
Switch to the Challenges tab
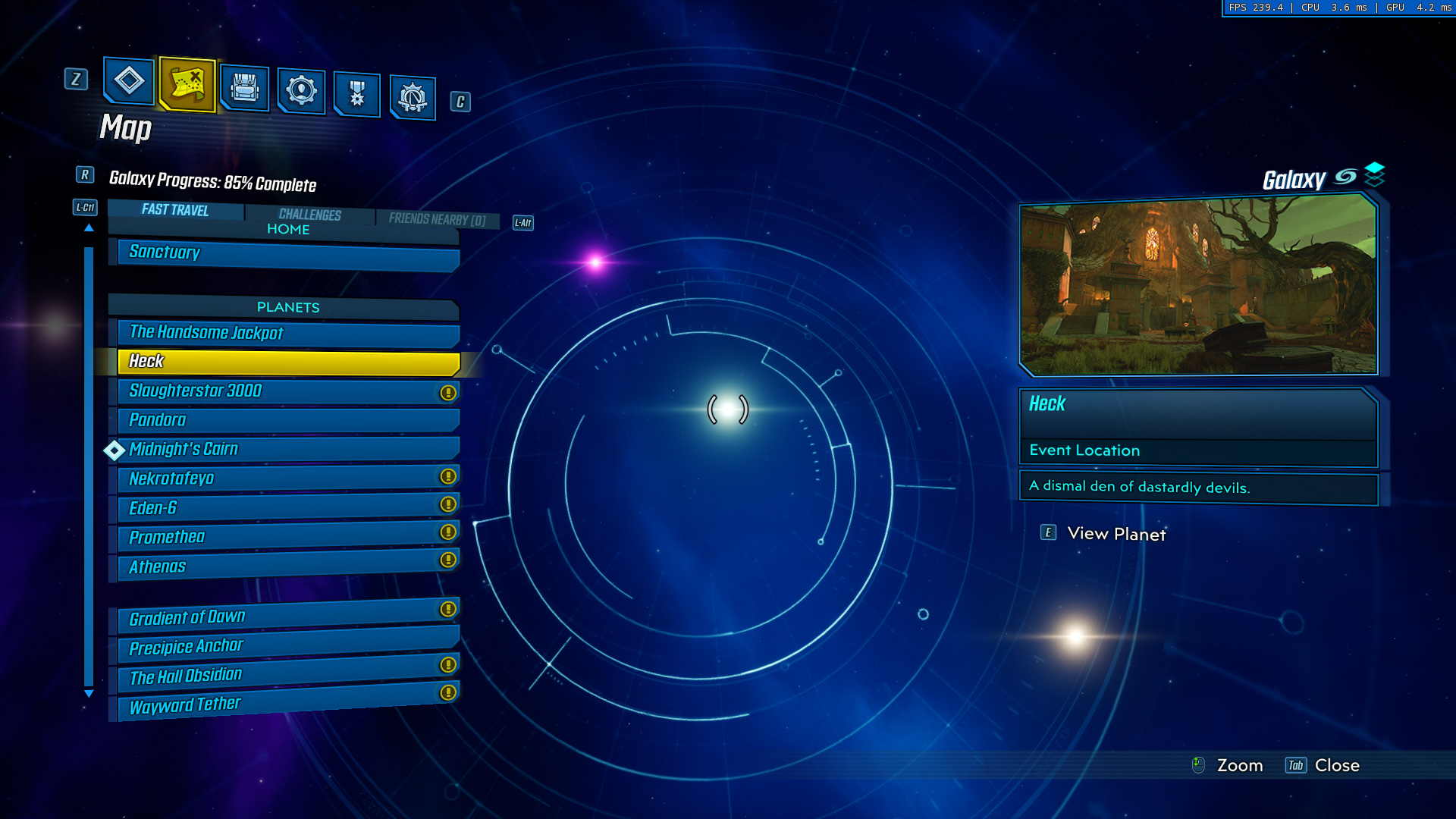coord(309,215)
